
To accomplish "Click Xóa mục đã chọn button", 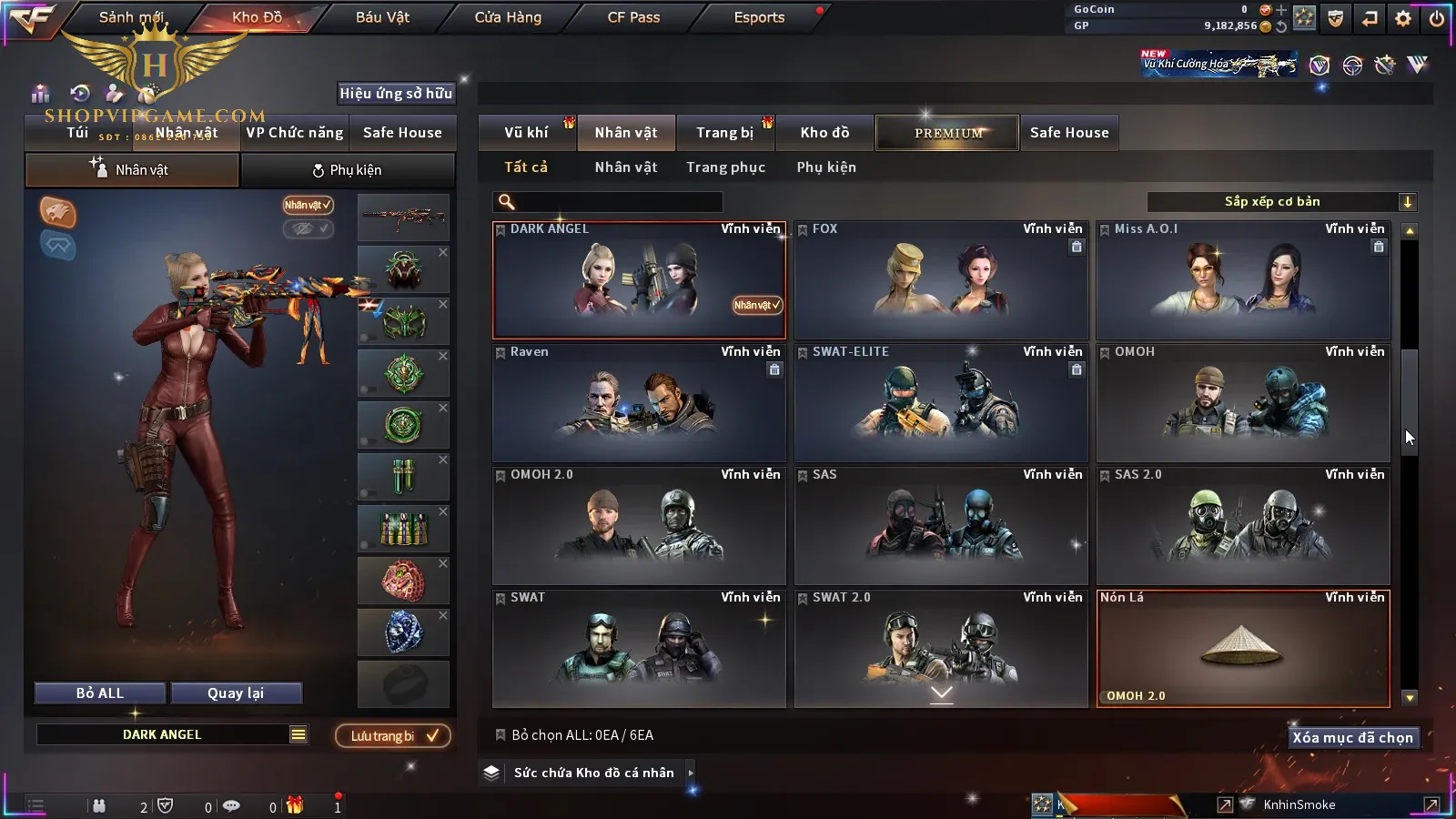I will 1352,738.
